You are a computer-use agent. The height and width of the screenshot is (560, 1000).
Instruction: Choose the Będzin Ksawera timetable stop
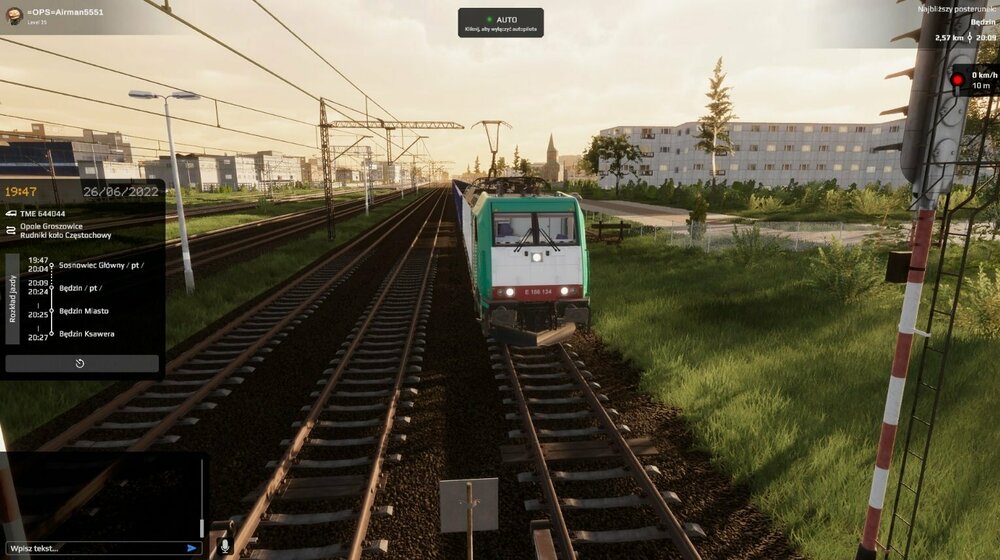point(87,334)
